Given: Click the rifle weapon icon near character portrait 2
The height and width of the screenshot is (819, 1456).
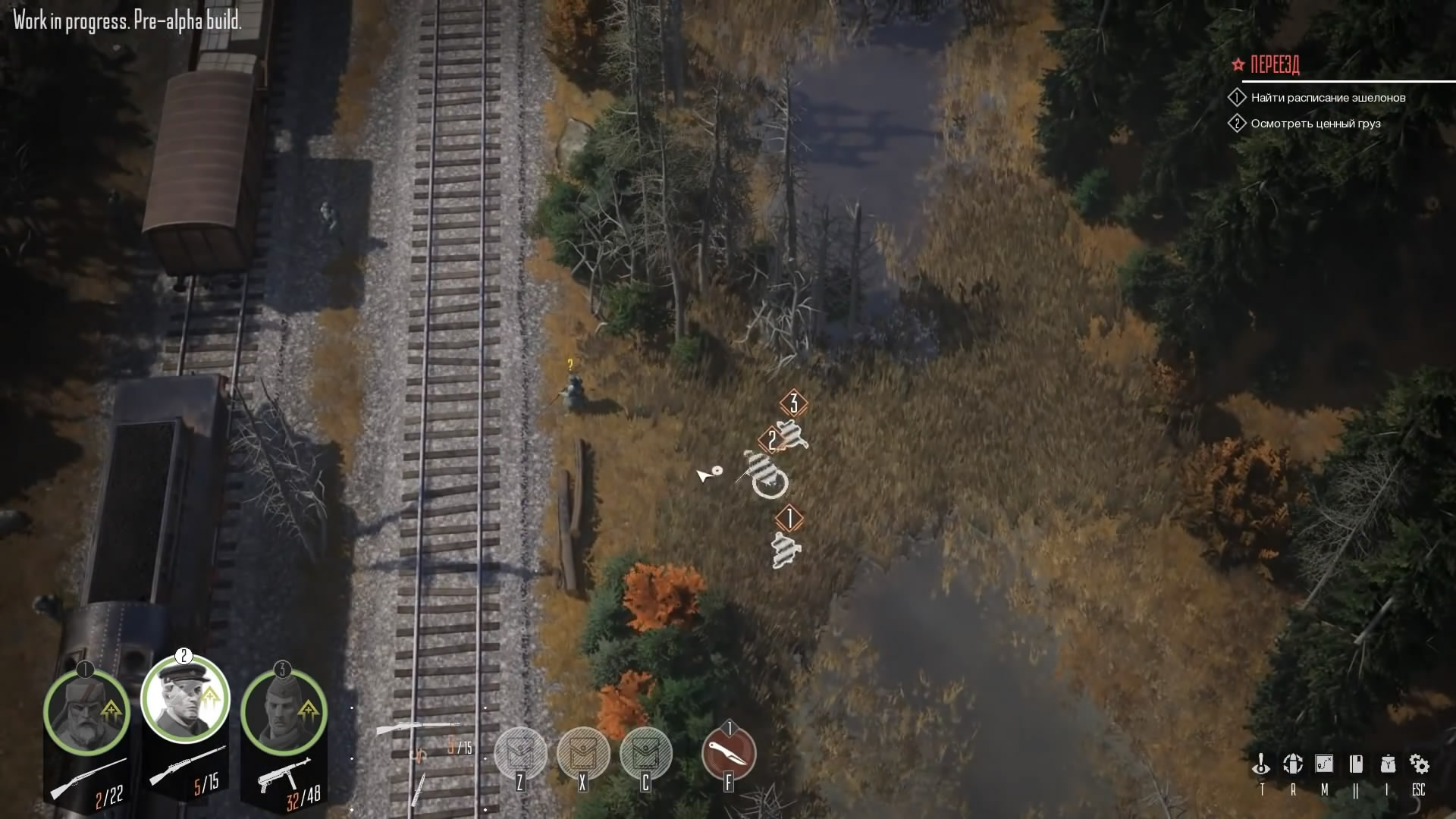Looking at the screenshot, I should pos(182,768).
